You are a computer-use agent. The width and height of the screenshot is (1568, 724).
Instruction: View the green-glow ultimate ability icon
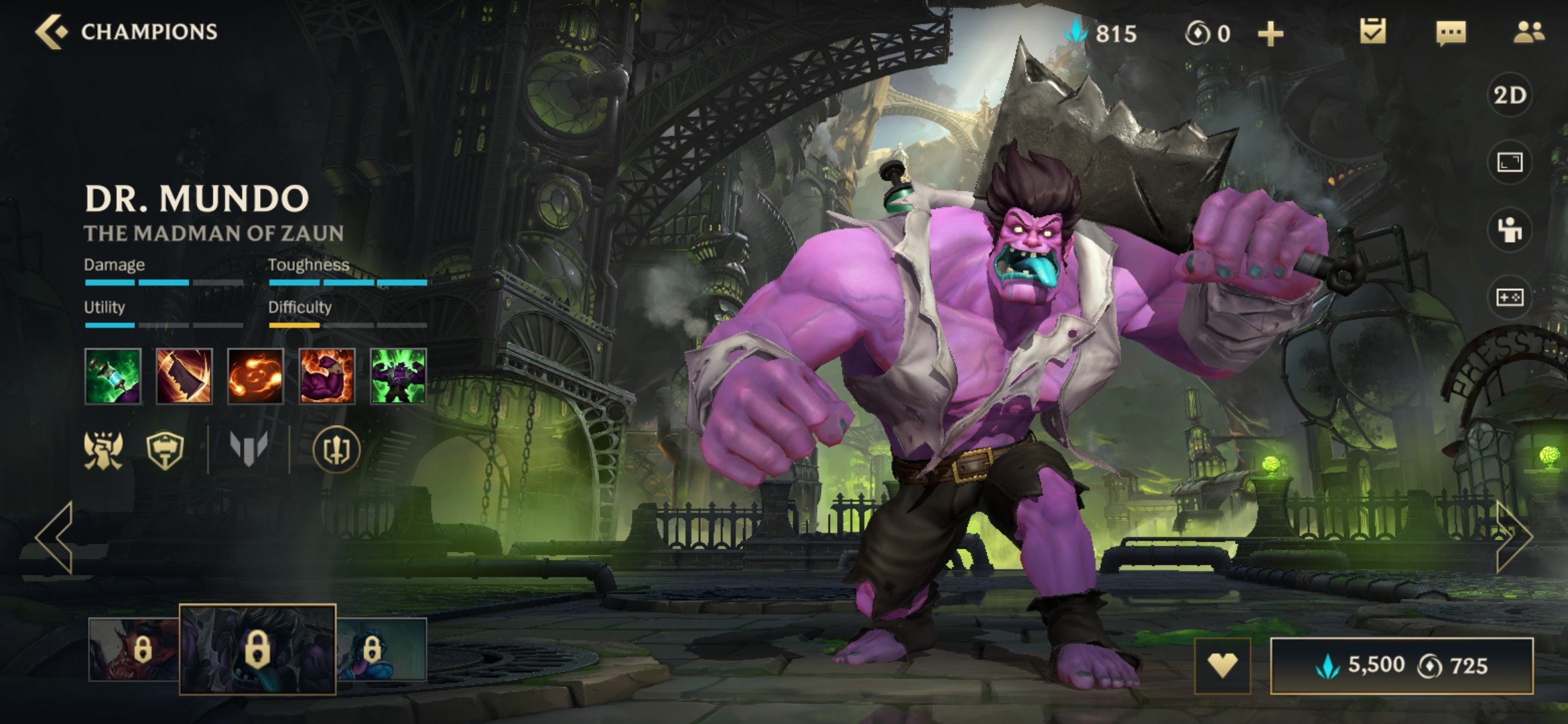pyautogui.click(x=398, y=376)
